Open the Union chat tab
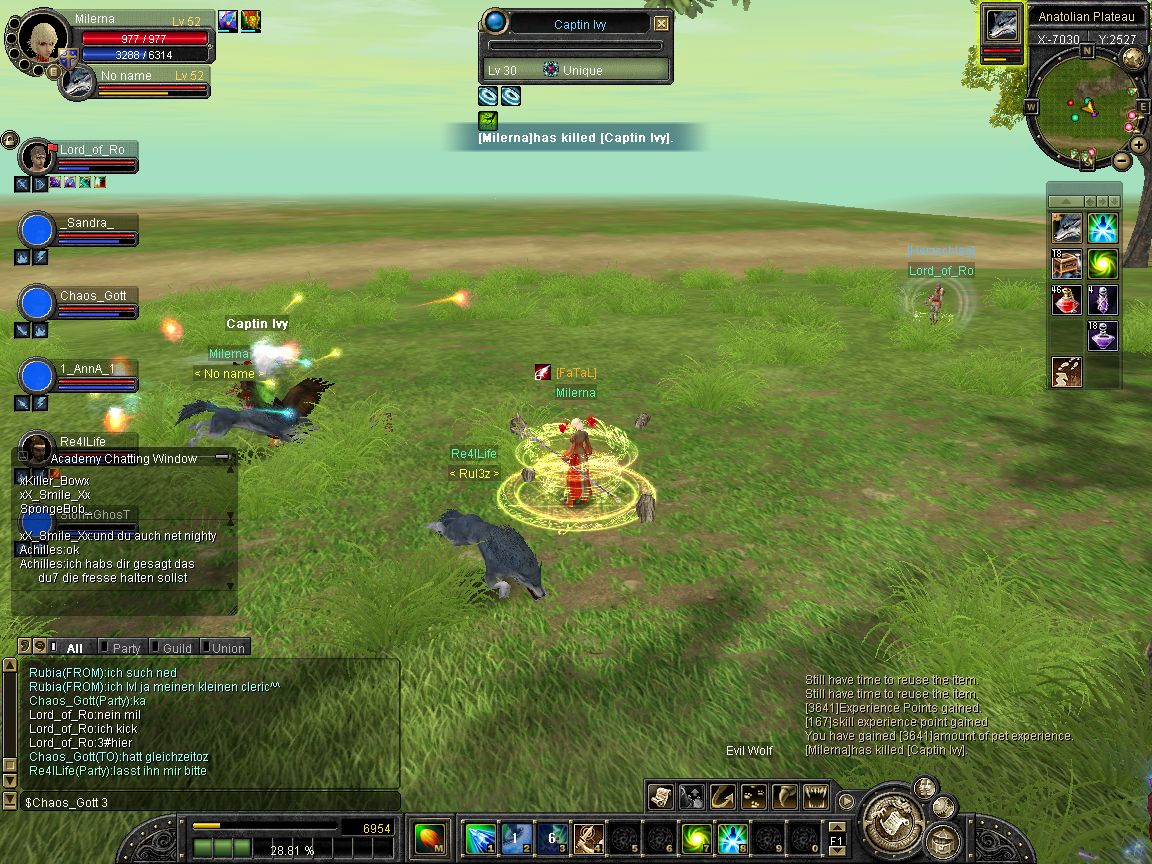Viewport: 1152px width, 864px height. (x=227, y=648)
